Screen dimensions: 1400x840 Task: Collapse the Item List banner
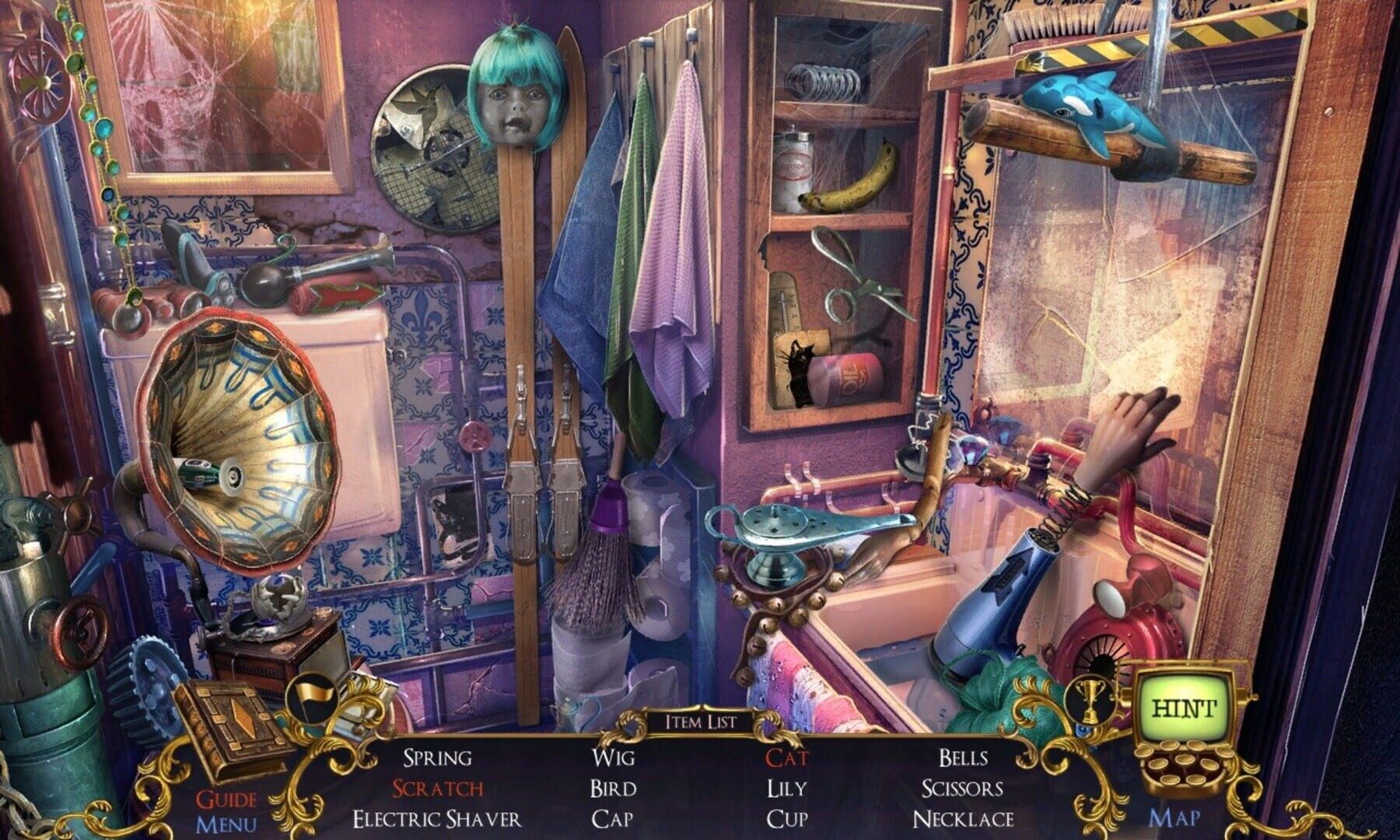pyautogui.click(x=699, y=719)
